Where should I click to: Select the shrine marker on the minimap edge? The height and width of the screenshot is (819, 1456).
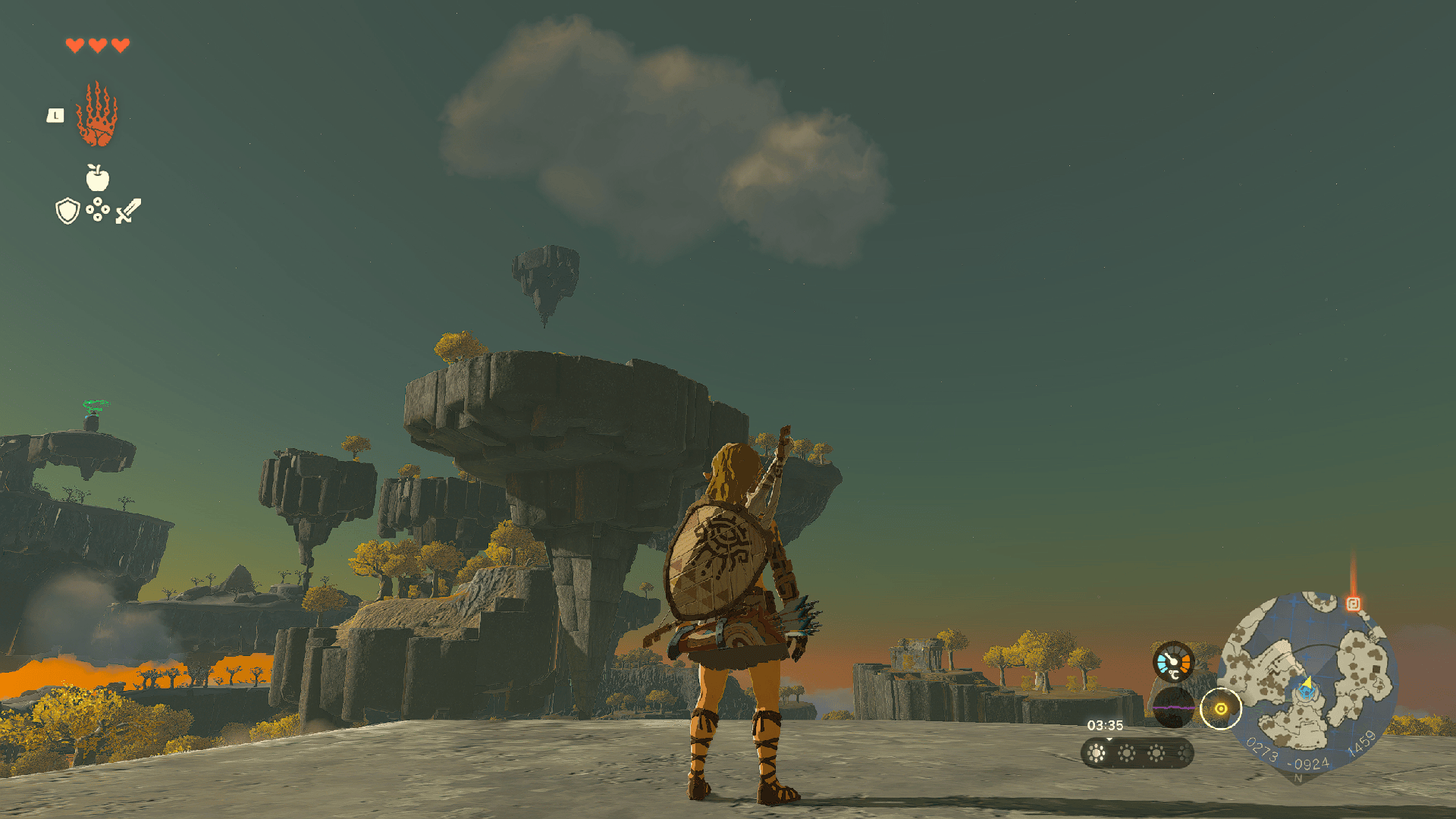pyautogui.click(x=1353, y=604)
